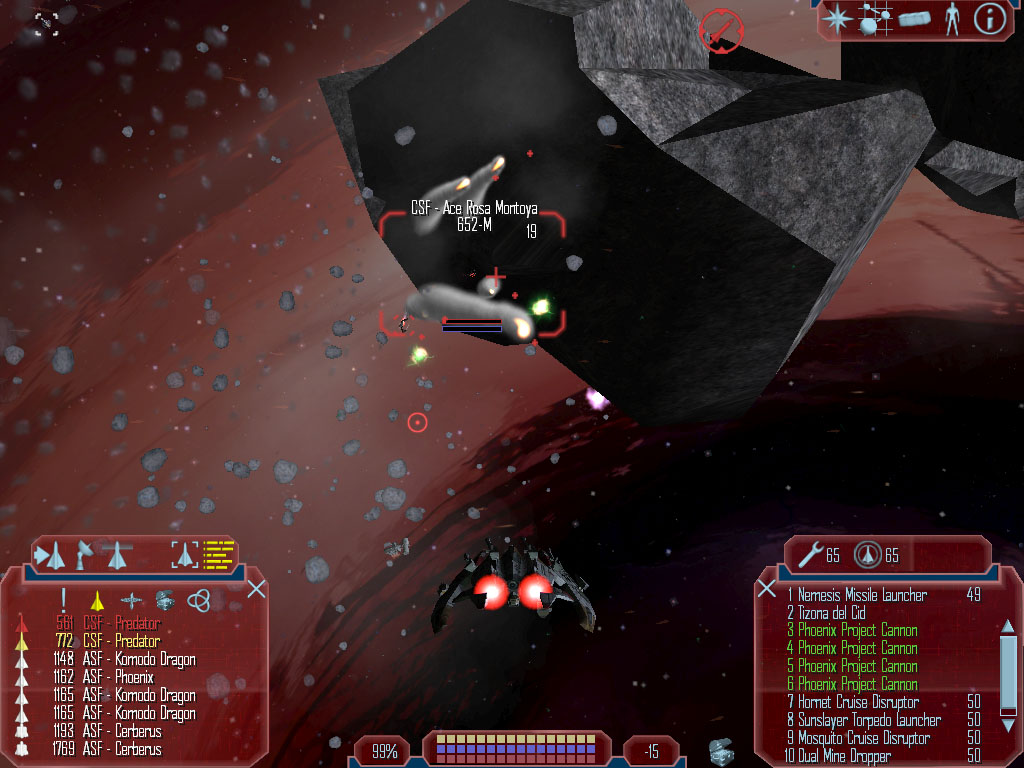The height and width of the screenshot is (768, 1024).
Task: Filter contacts by the yellow ship icon
Action: click(x=97, y=600)
